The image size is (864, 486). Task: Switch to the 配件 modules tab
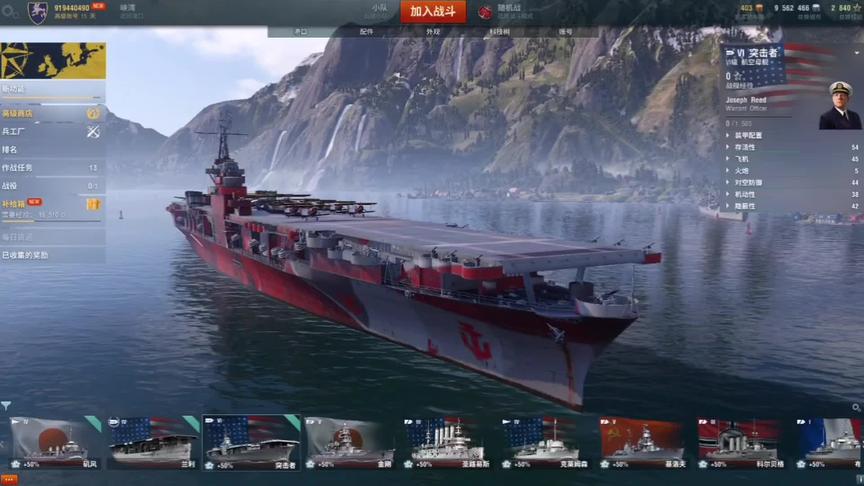coord(366,32)
